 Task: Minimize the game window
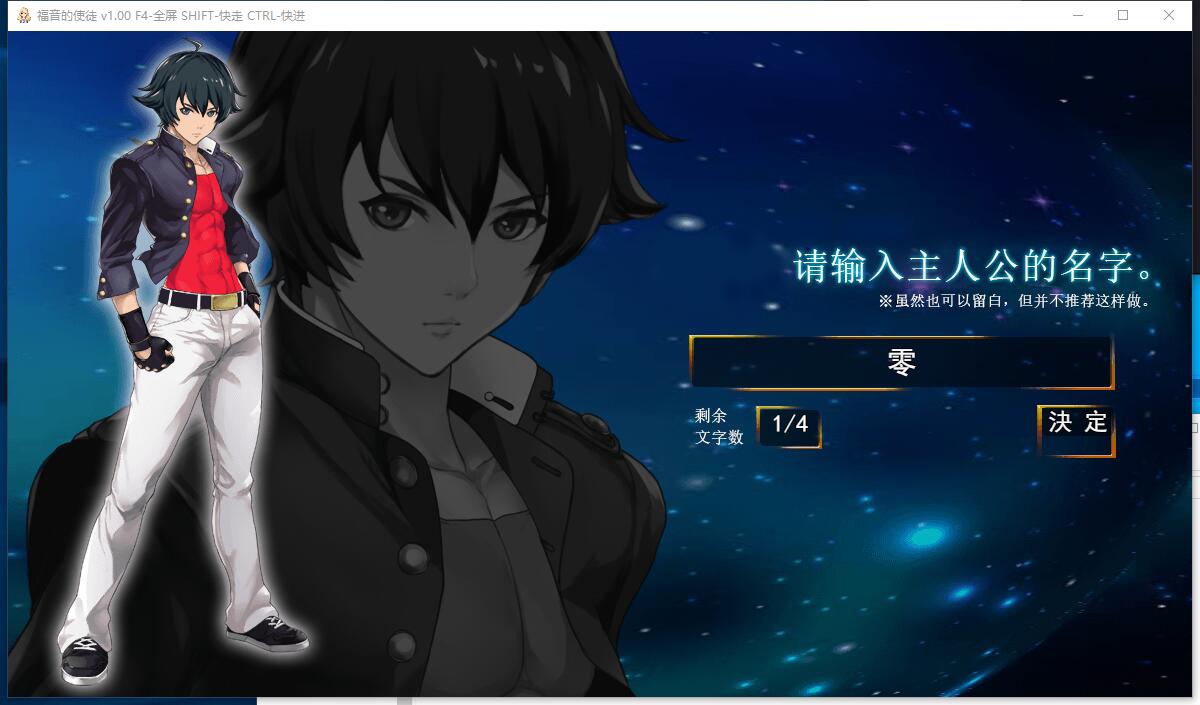pyautogui.click(x=1078, y=15)
